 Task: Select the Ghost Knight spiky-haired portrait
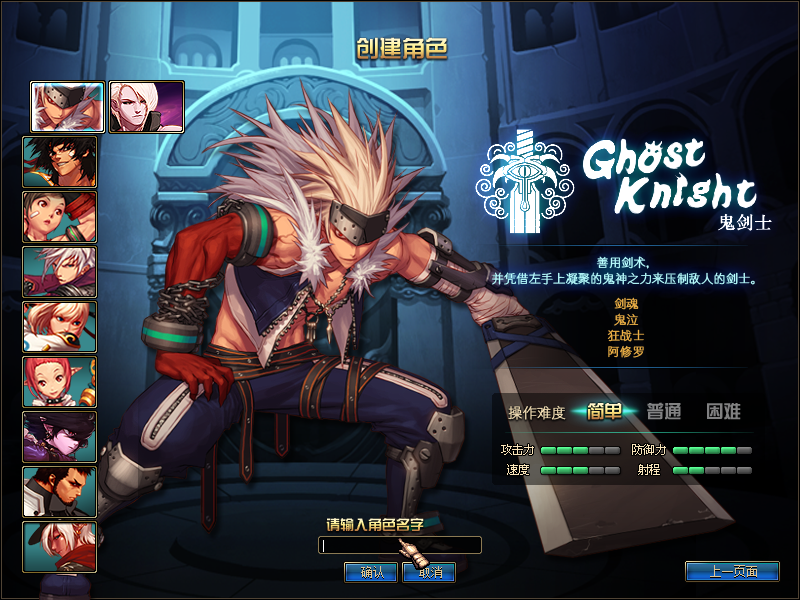68,107
